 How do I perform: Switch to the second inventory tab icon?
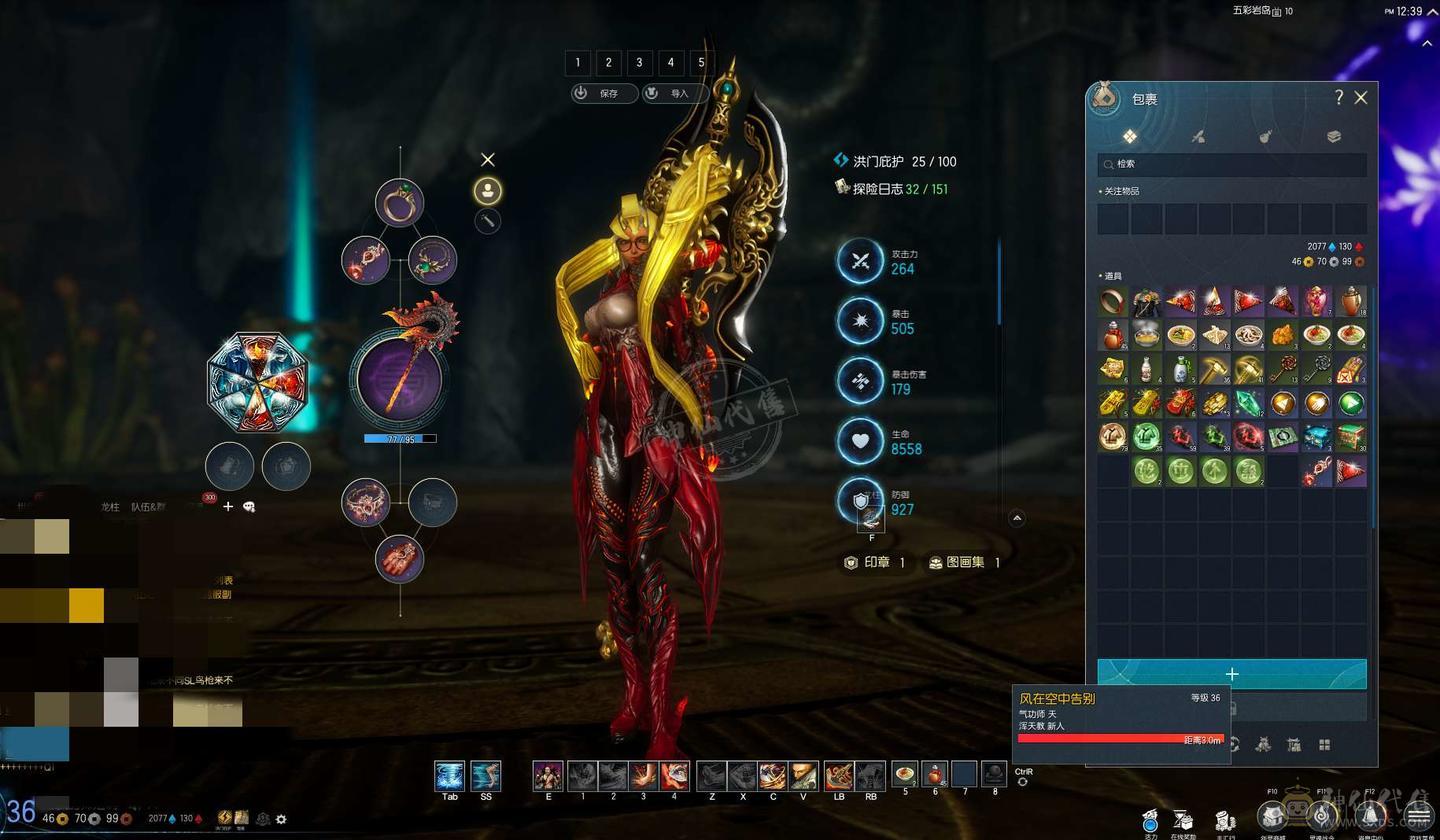coord(1198,136)
